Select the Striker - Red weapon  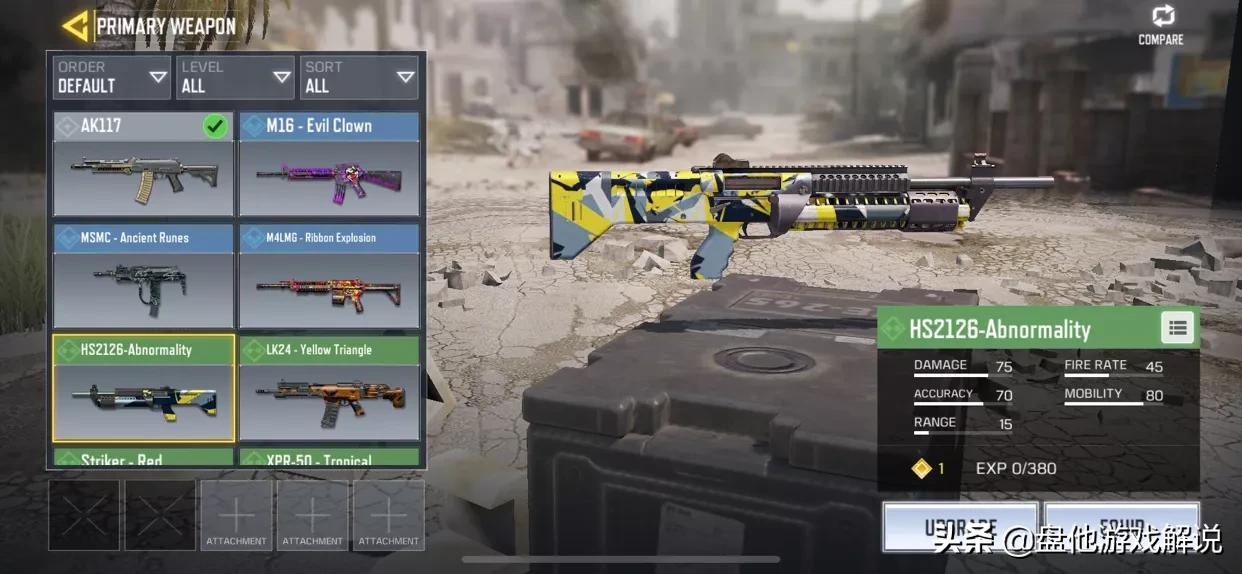click(143, 459)
